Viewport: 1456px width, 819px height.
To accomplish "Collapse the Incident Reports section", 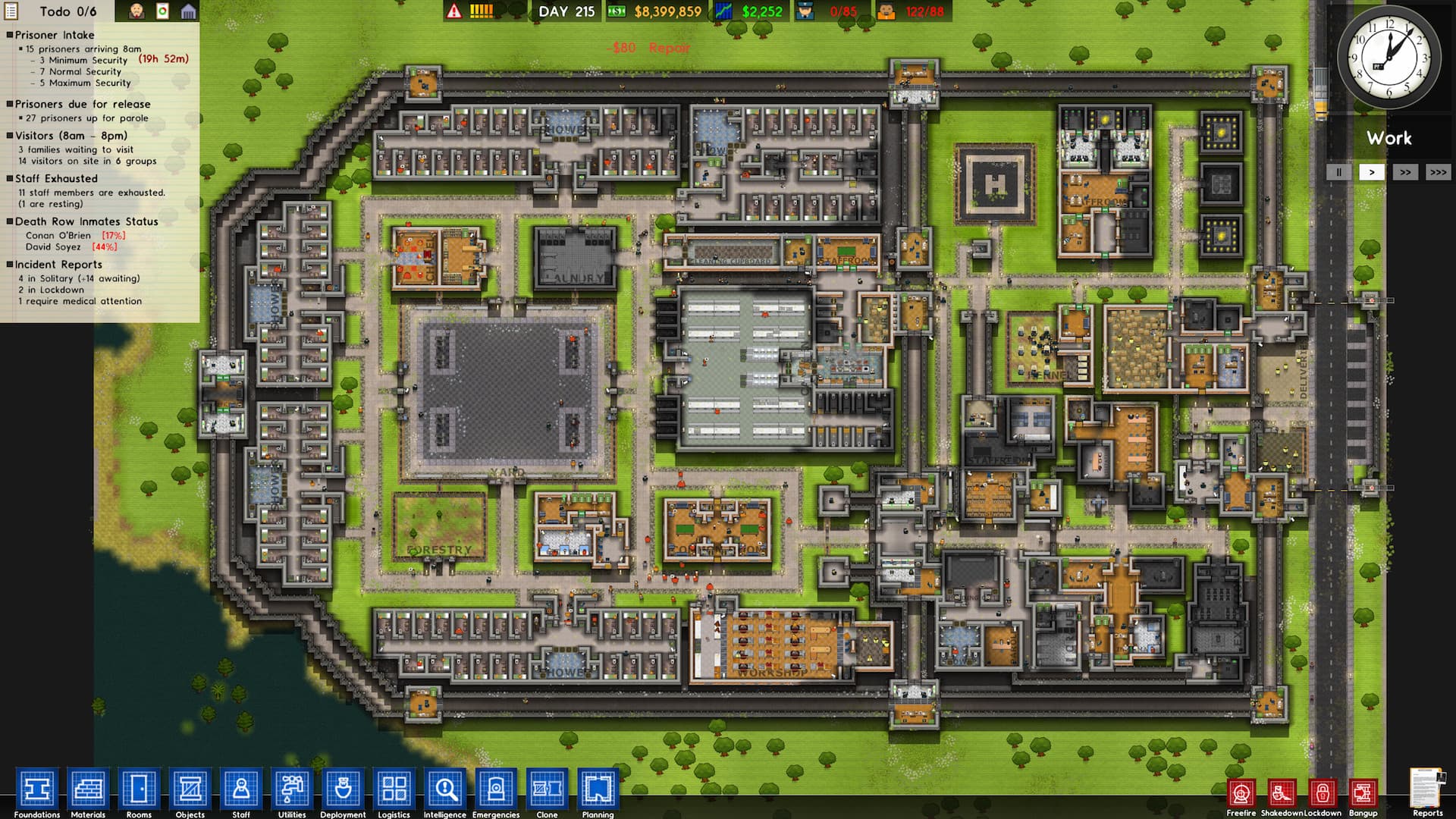I will click(10, 265).
